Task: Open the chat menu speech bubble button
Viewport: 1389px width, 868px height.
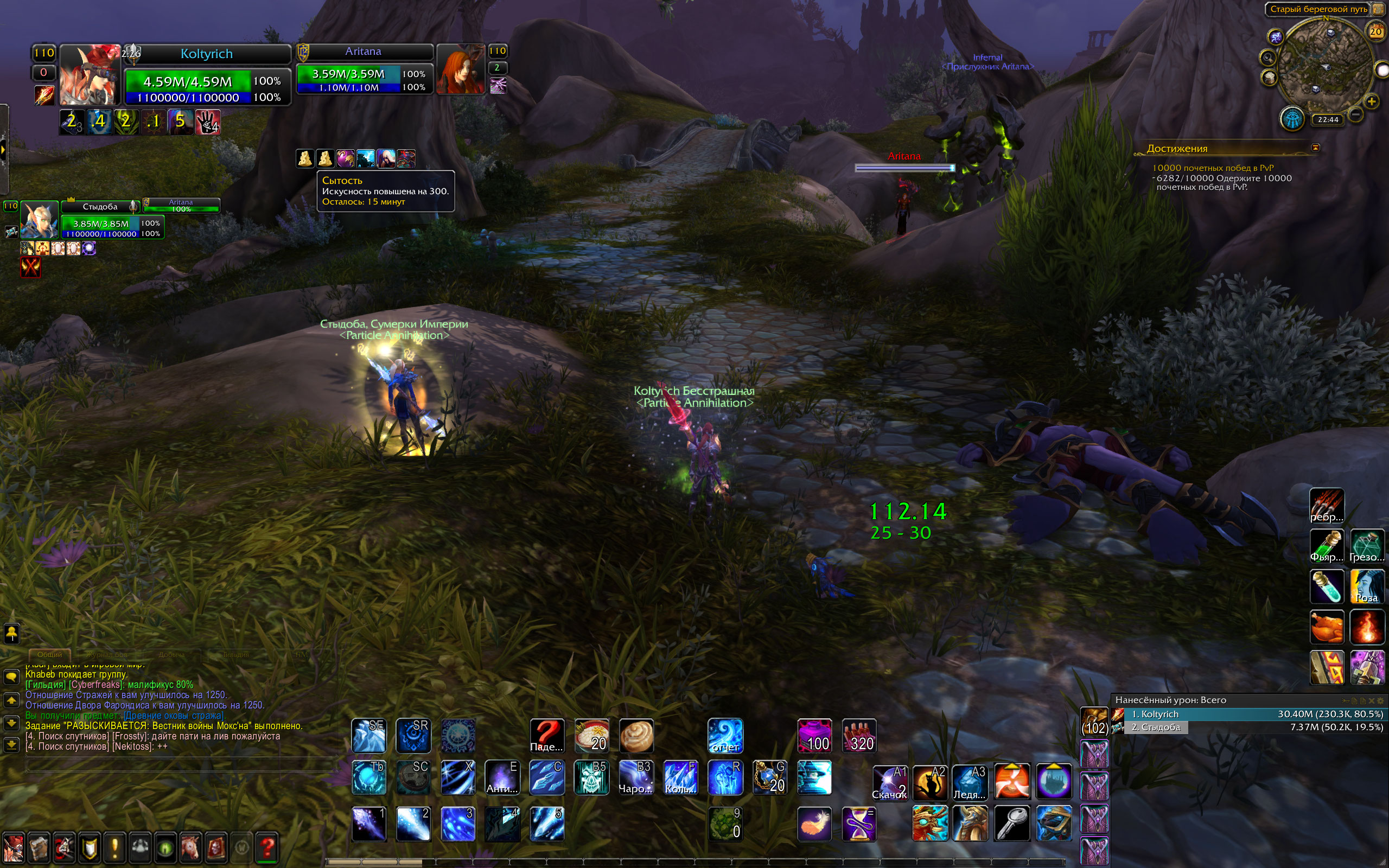Action: (x=11, y=678)
